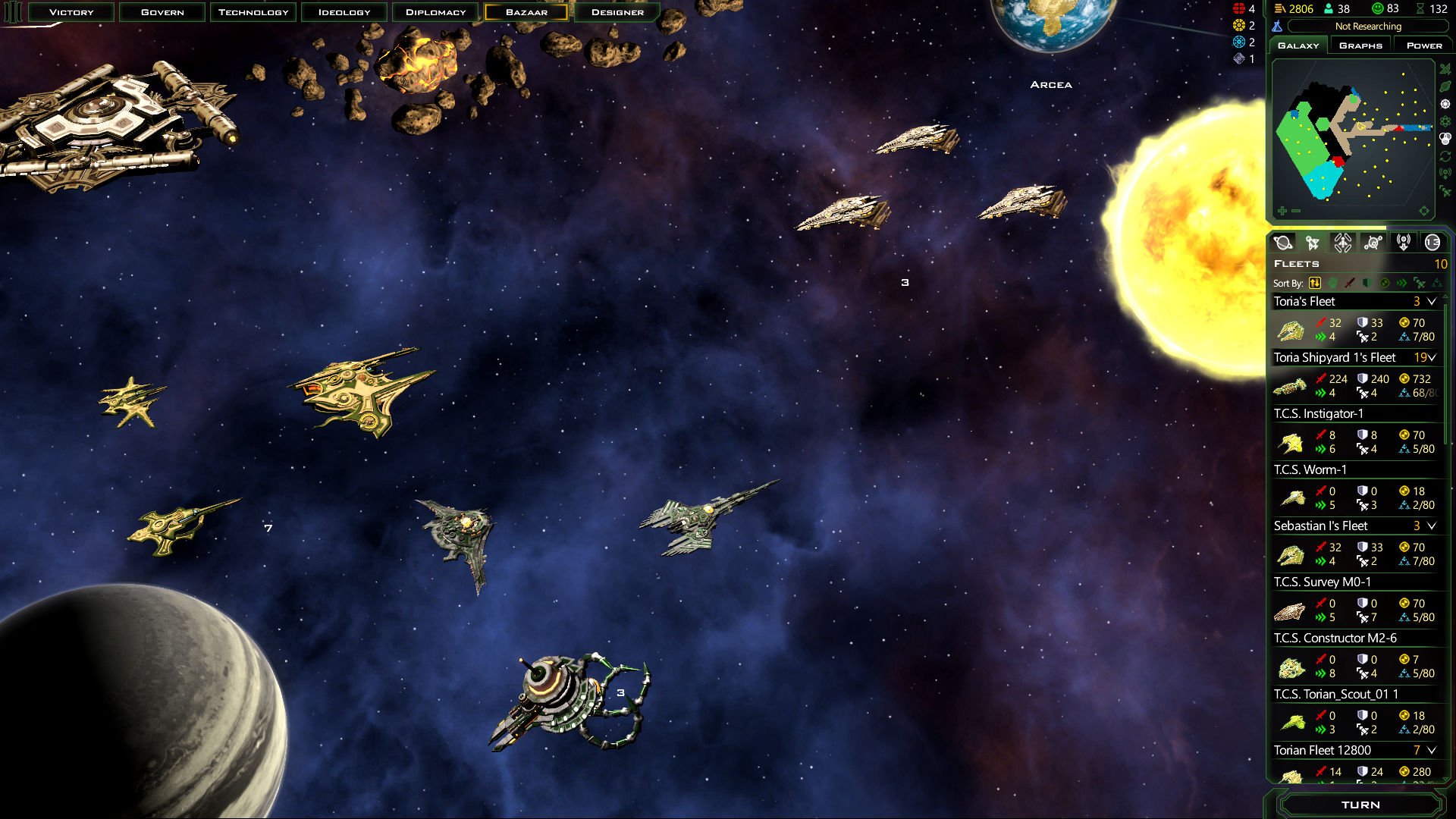The width and height of the screenshot is (1456, 819).
Task: Show the planets list tab
Action: [1283, 243]
